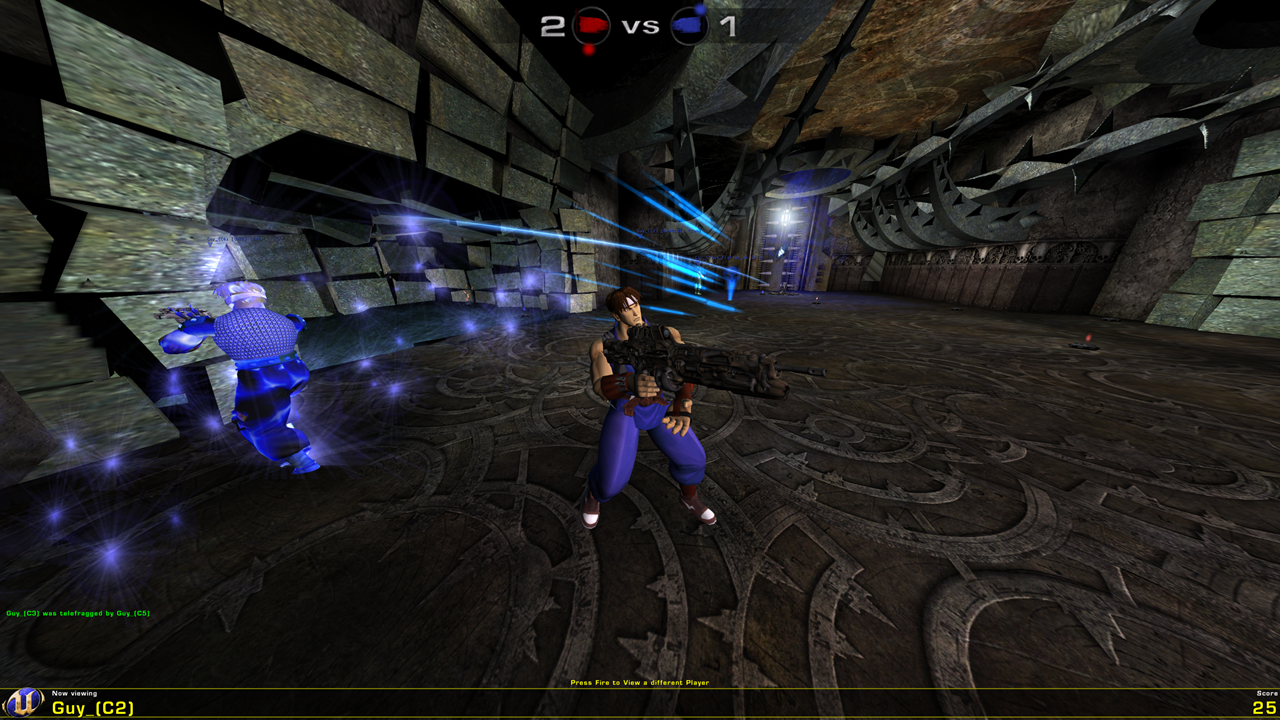The height and width of the screenshot is (720, 1280).
Task: Click the blue team's score number 1
Action: (x=729, y=28)
